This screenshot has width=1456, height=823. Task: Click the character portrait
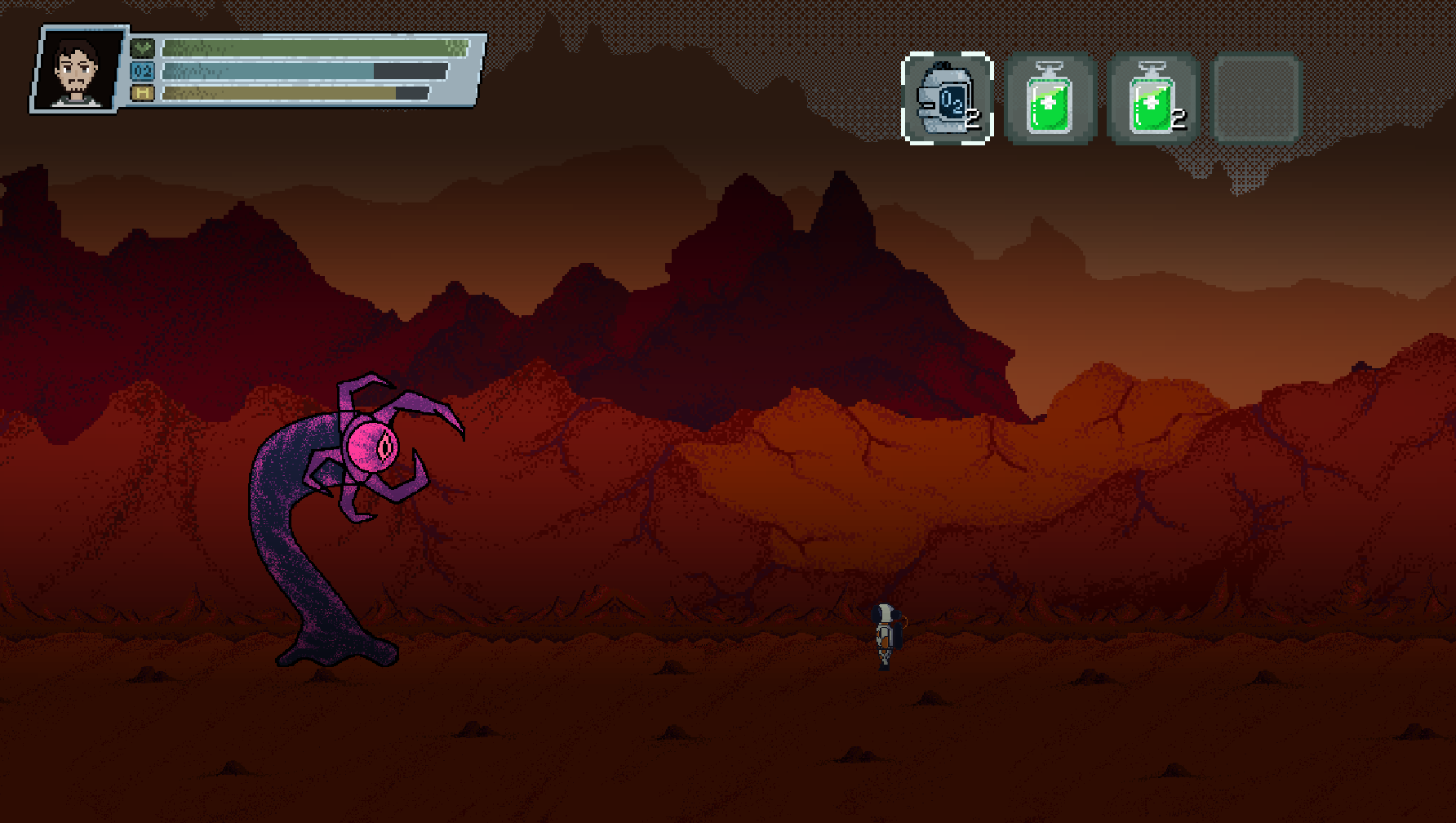click(x=78, y=70)
